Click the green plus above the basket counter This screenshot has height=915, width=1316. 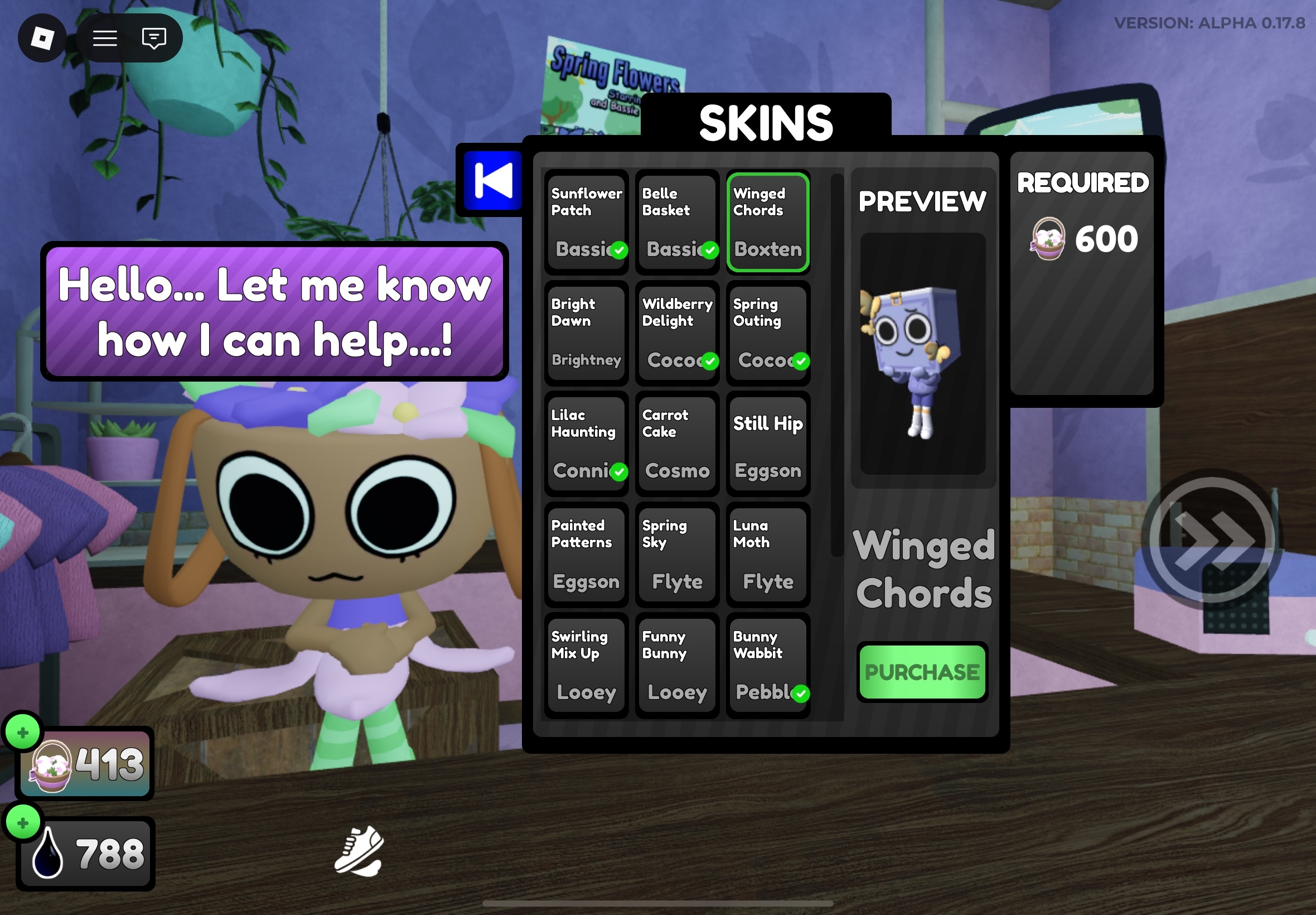coord(23,731)
